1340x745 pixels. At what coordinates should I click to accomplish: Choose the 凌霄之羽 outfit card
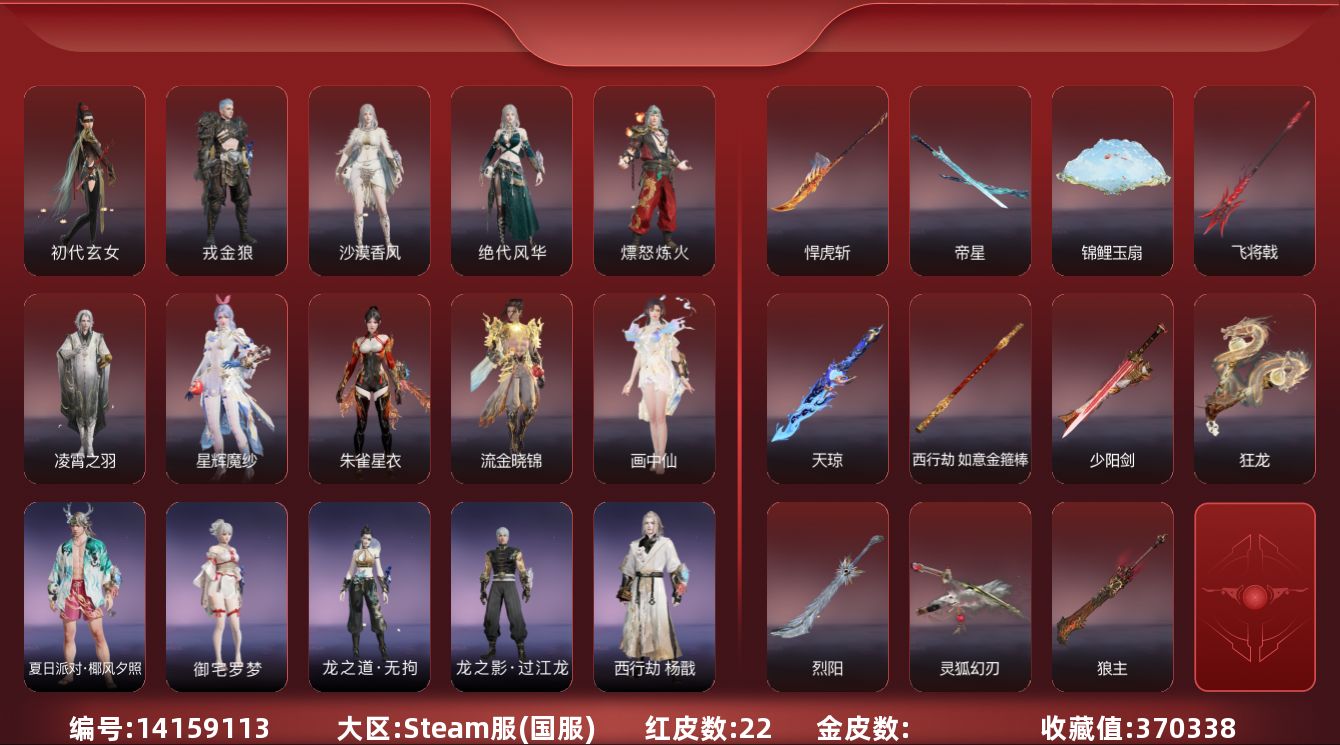85,388
